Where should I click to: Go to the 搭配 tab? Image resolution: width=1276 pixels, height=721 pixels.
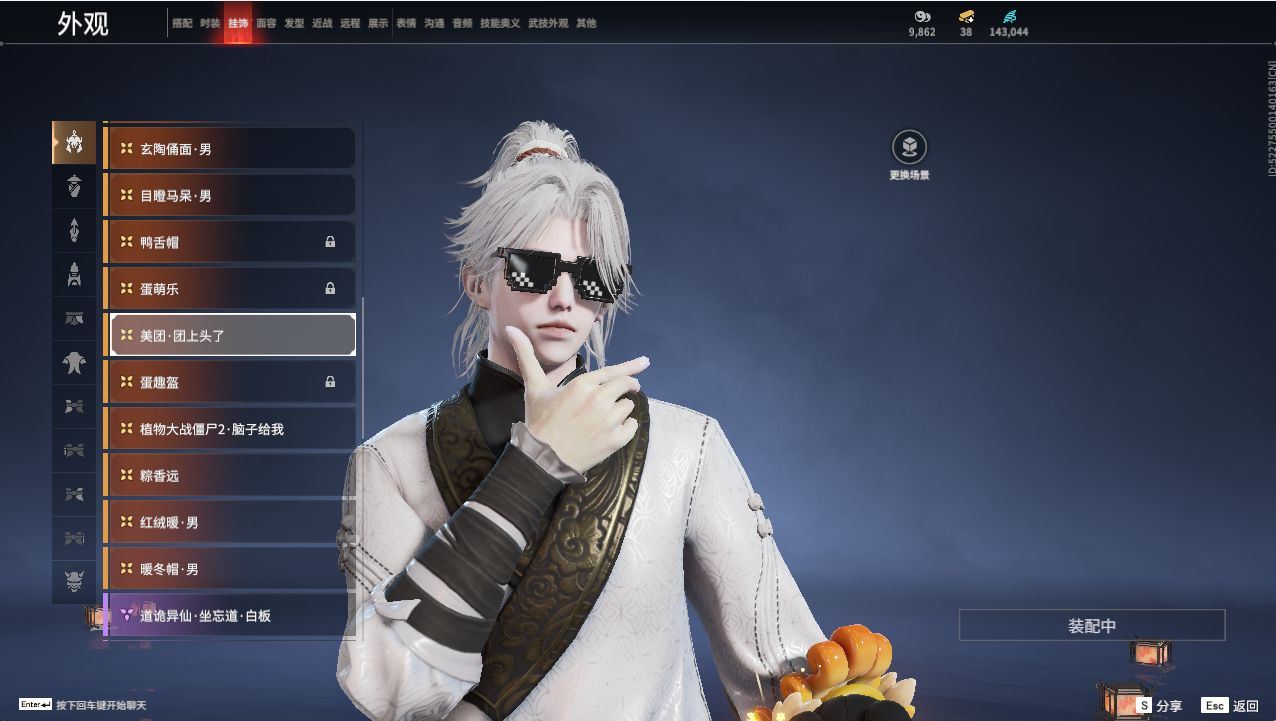[x=182, y=23]
